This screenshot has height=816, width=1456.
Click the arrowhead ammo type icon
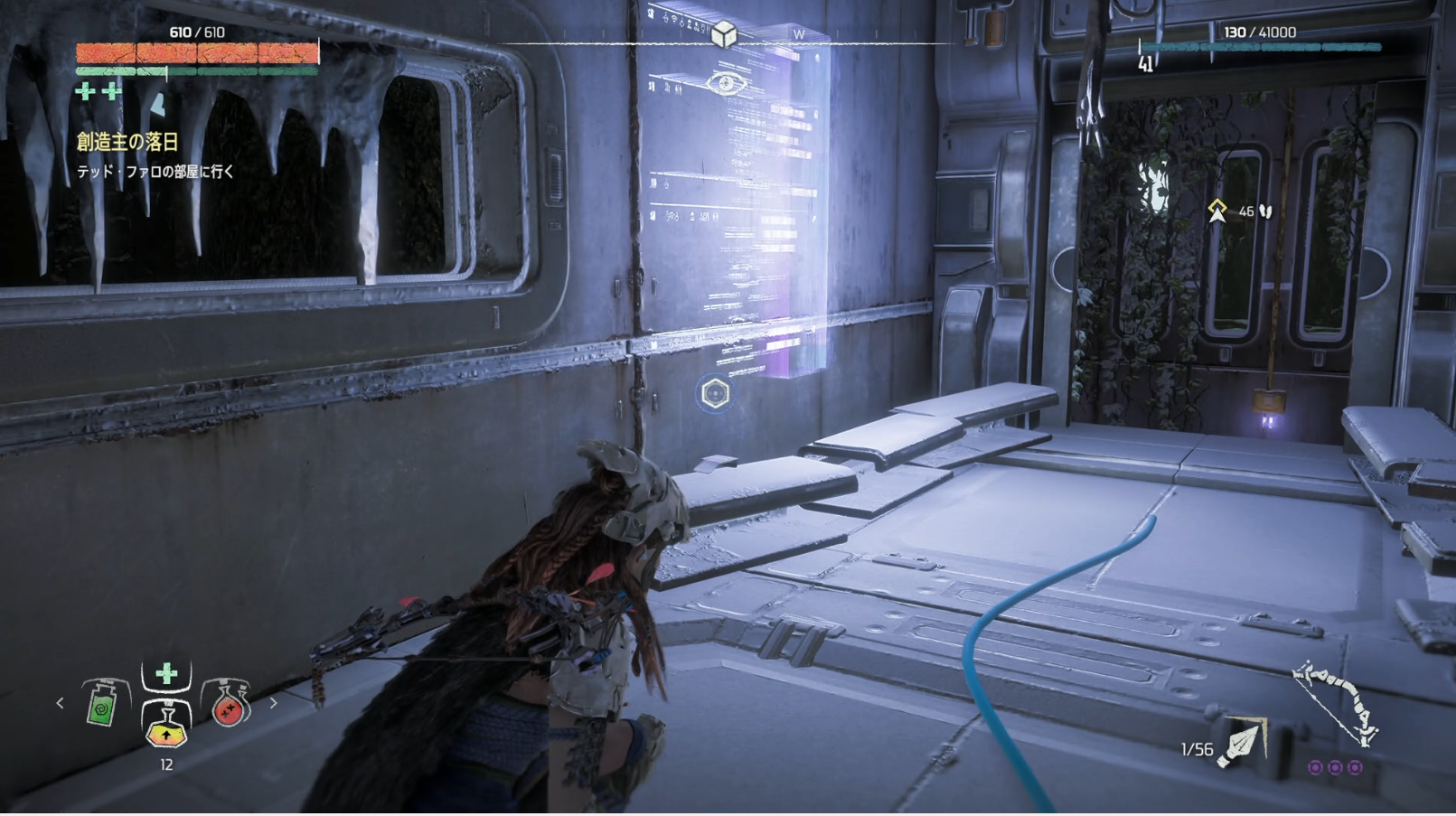1244,743
